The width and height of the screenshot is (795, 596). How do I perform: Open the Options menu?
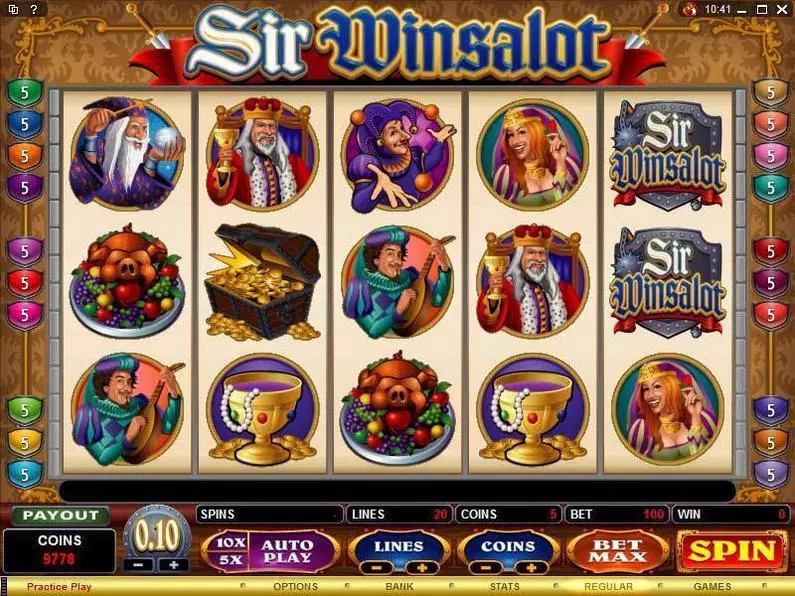click(295, 587)
